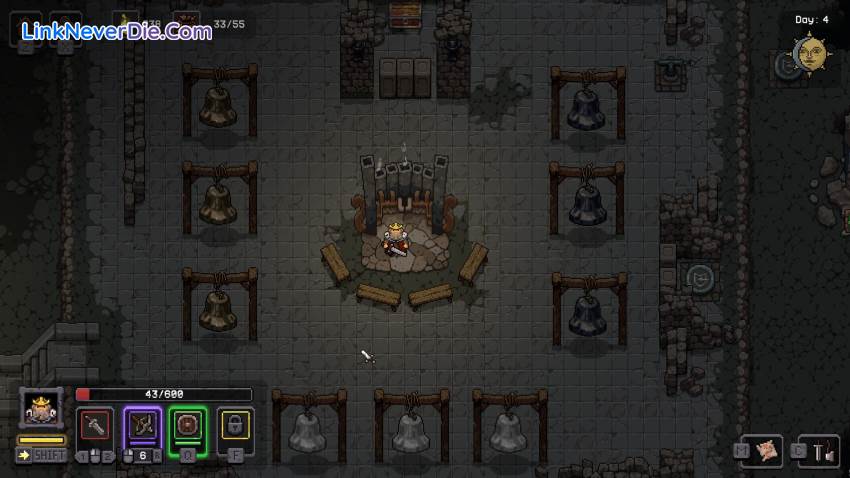Select the bow weapon slot

point(143,426)
